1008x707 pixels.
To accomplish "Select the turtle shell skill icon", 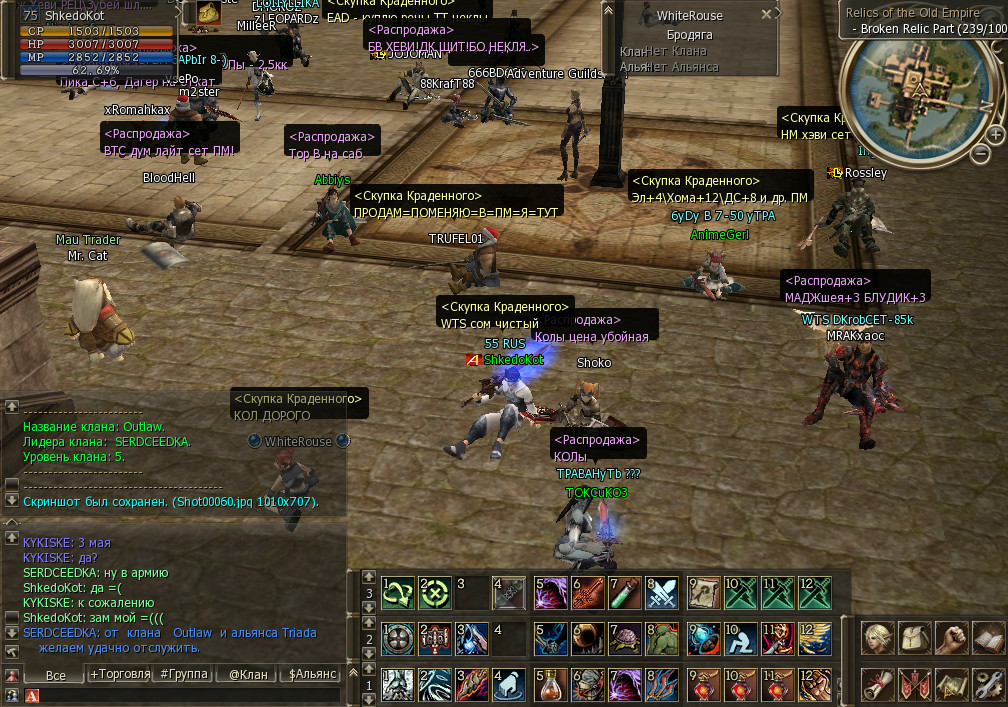I will [x=625, y=639].
